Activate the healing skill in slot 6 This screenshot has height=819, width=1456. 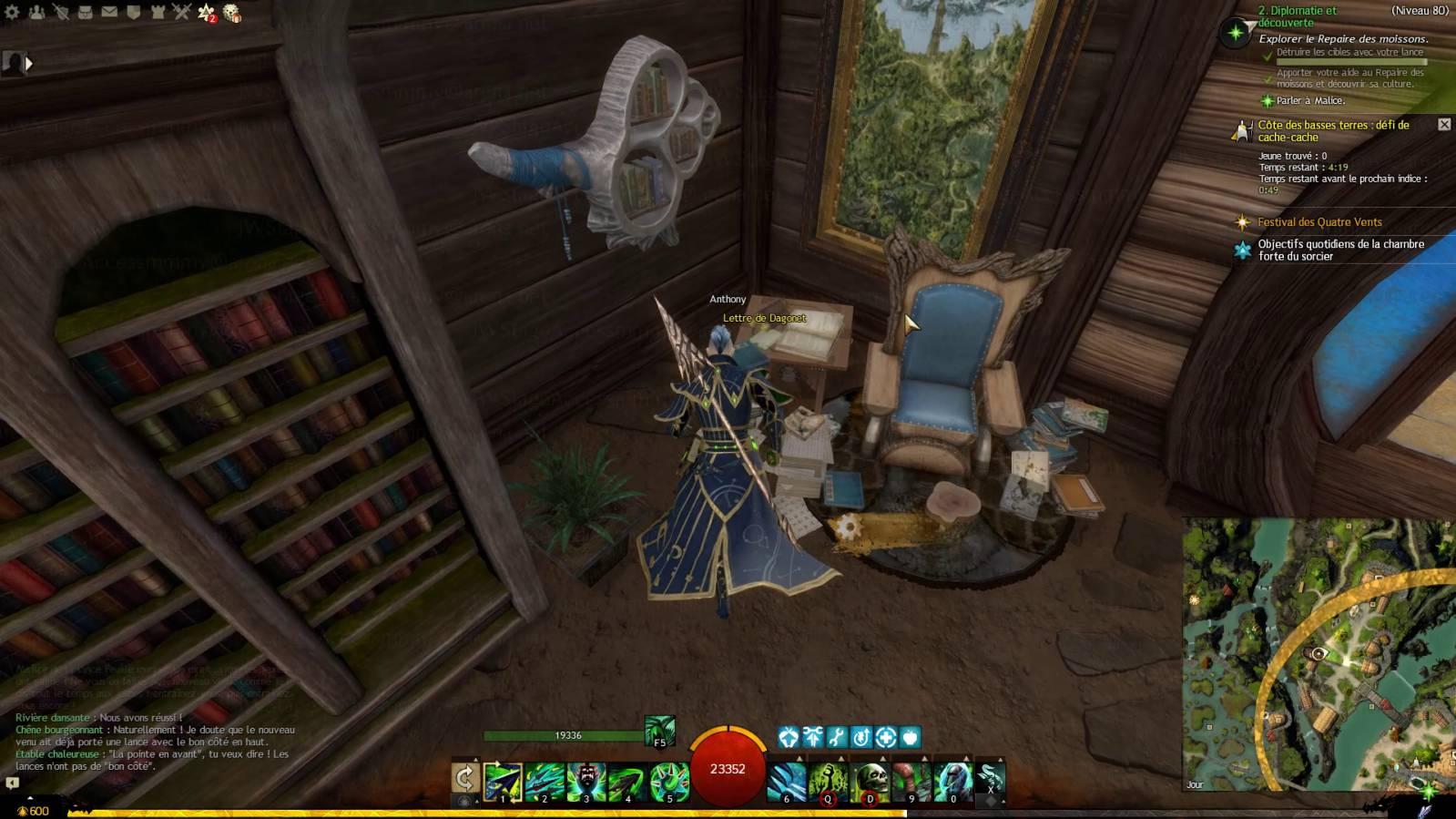tap(787, 782)
